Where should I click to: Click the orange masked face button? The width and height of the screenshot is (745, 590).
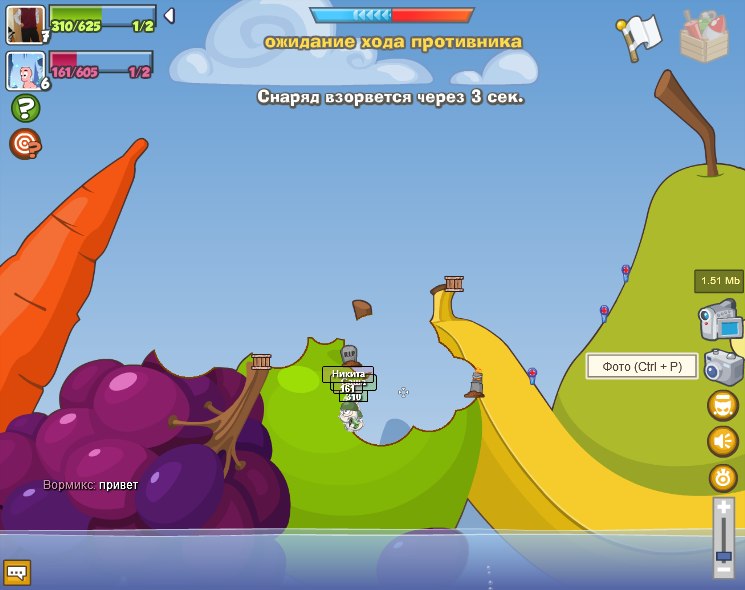point(723,405)
